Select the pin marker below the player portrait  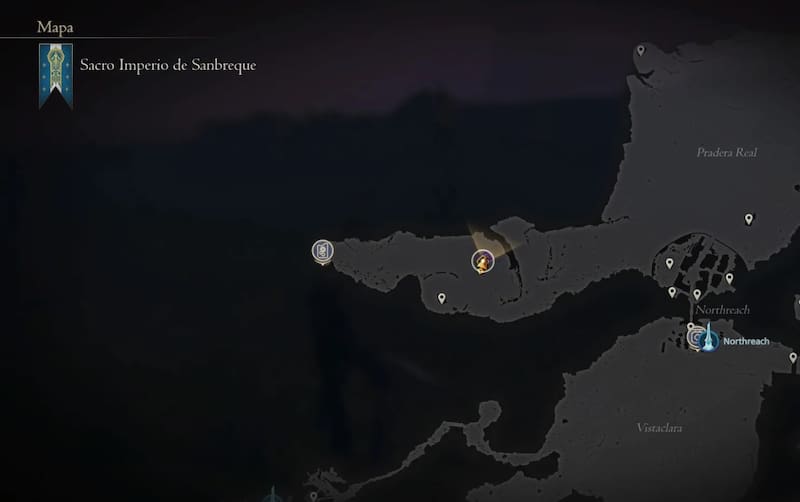(441, 297)
